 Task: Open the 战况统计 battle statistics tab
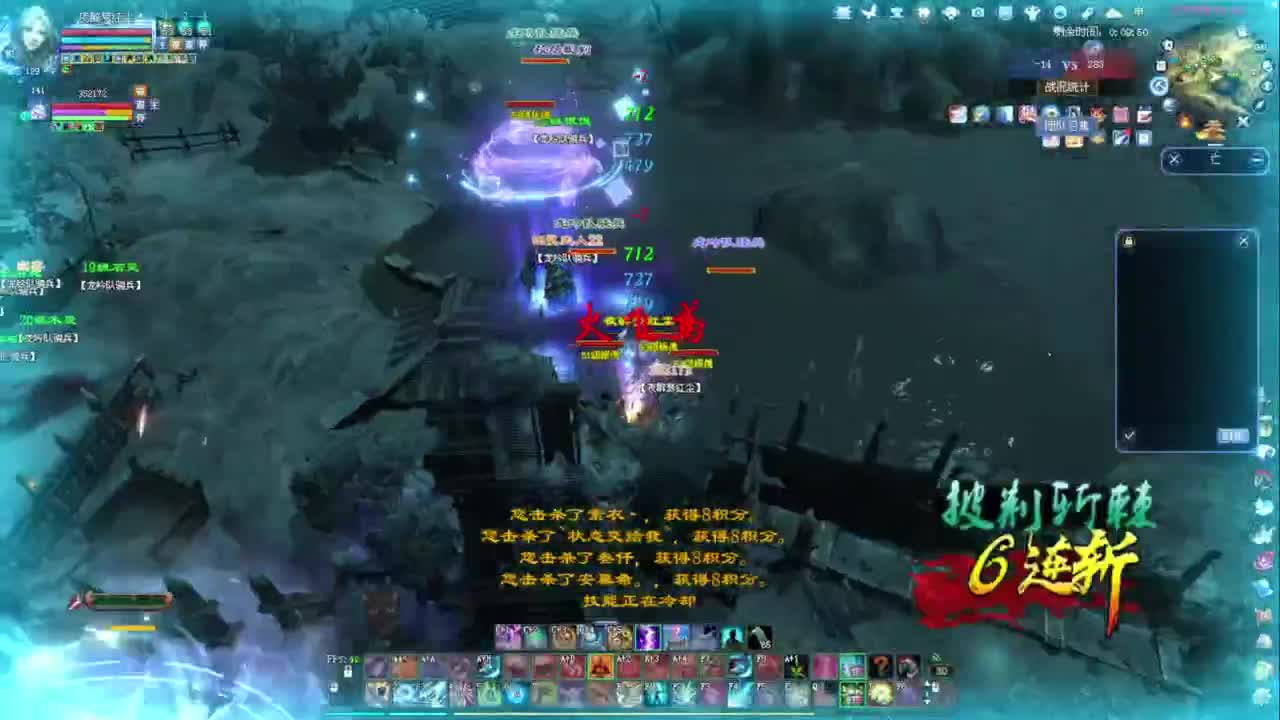tap(1065, 86)
